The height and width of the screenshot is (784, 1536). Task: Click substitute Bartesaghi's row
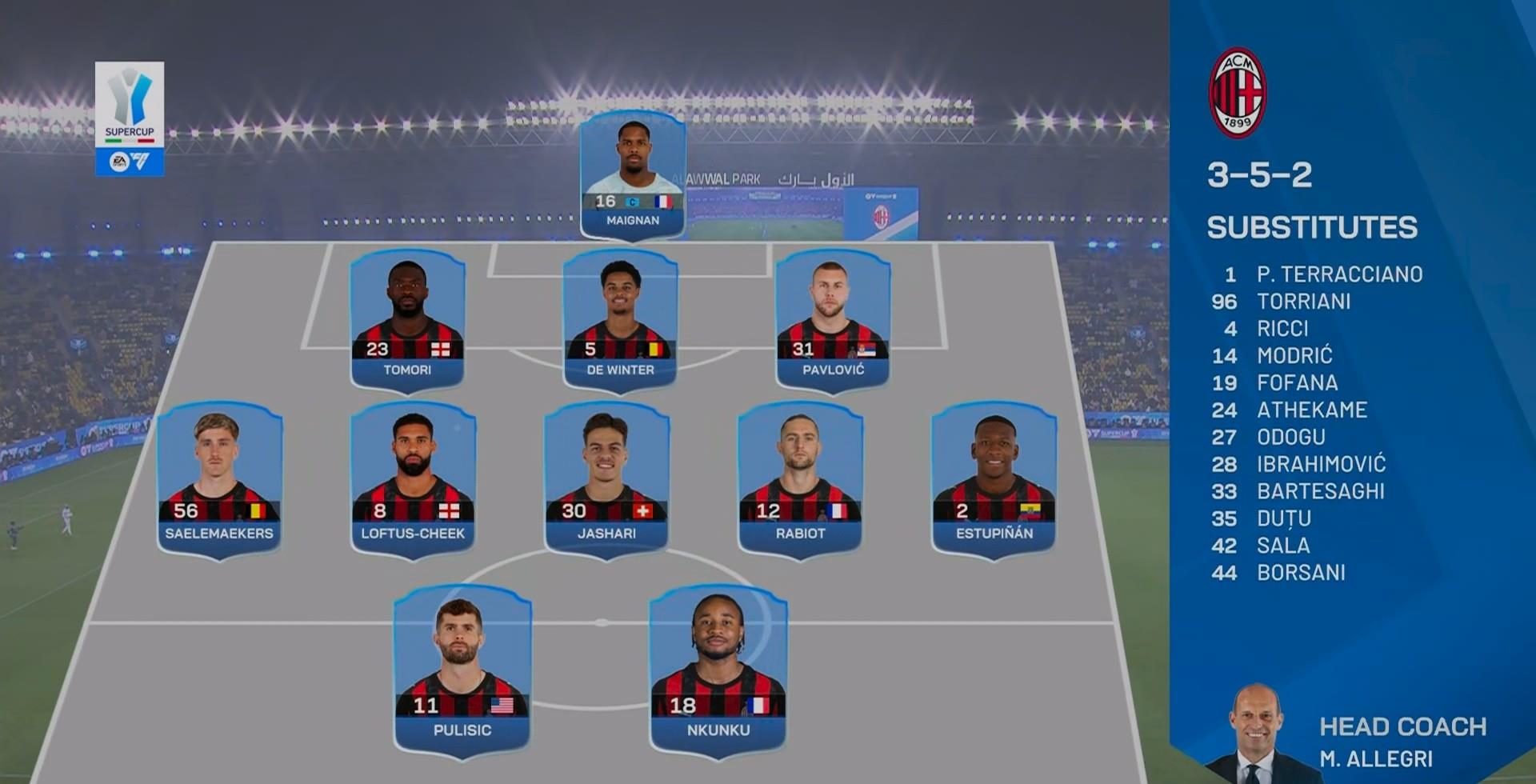point(1320,491)
